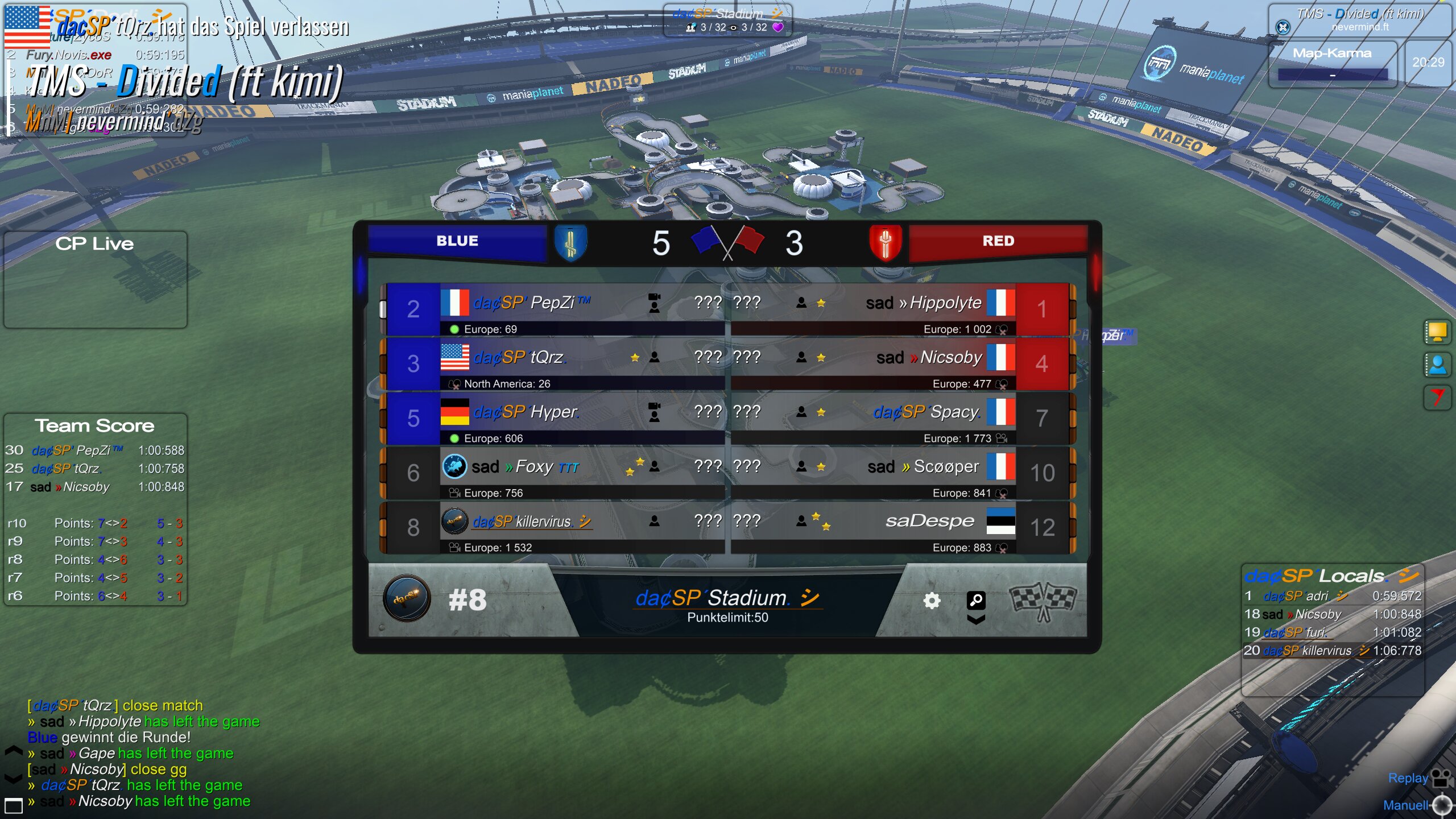Click the red flag icon
1456x819 pixels.
1437,397
